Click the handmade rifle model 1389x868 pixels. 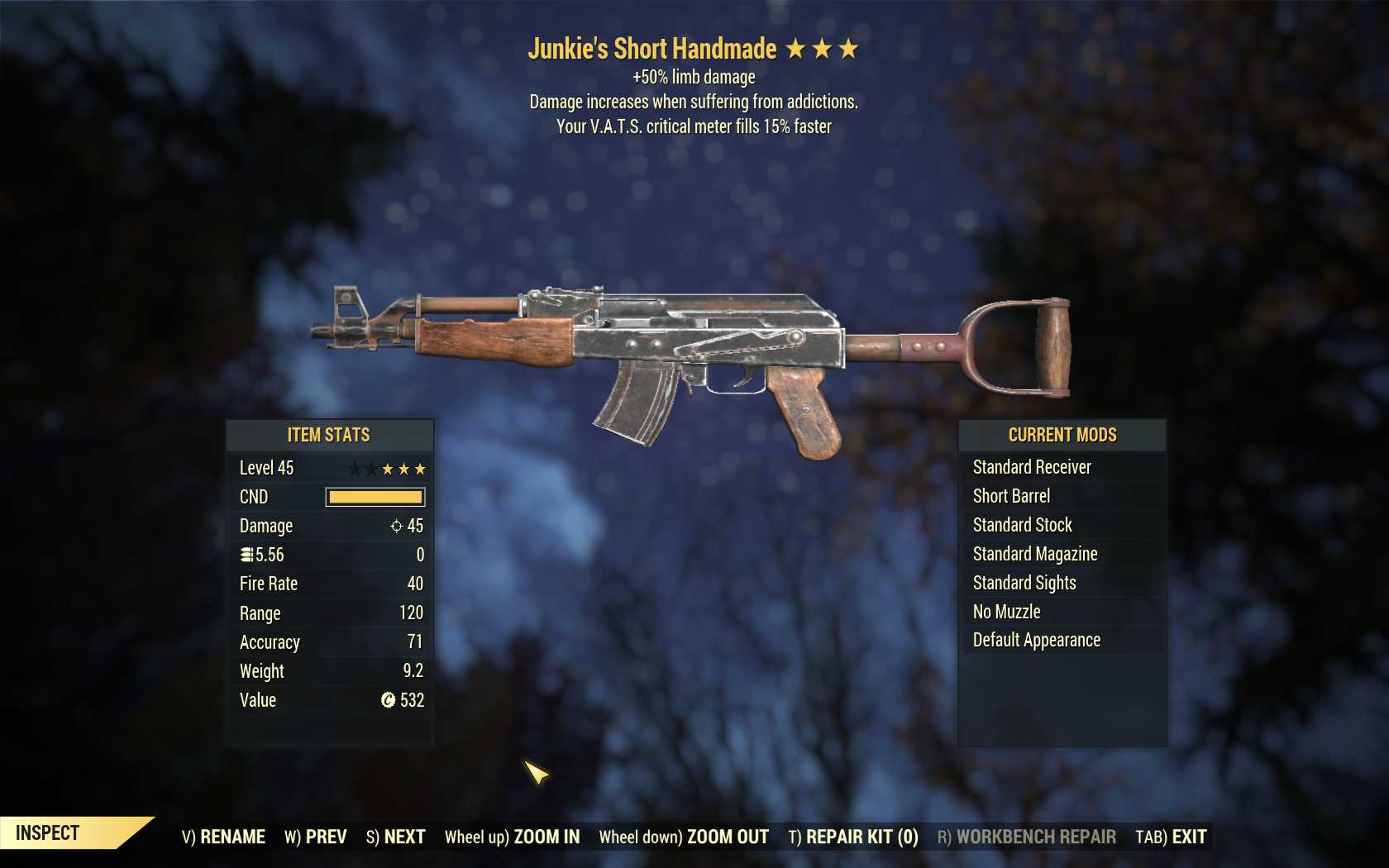703,355
